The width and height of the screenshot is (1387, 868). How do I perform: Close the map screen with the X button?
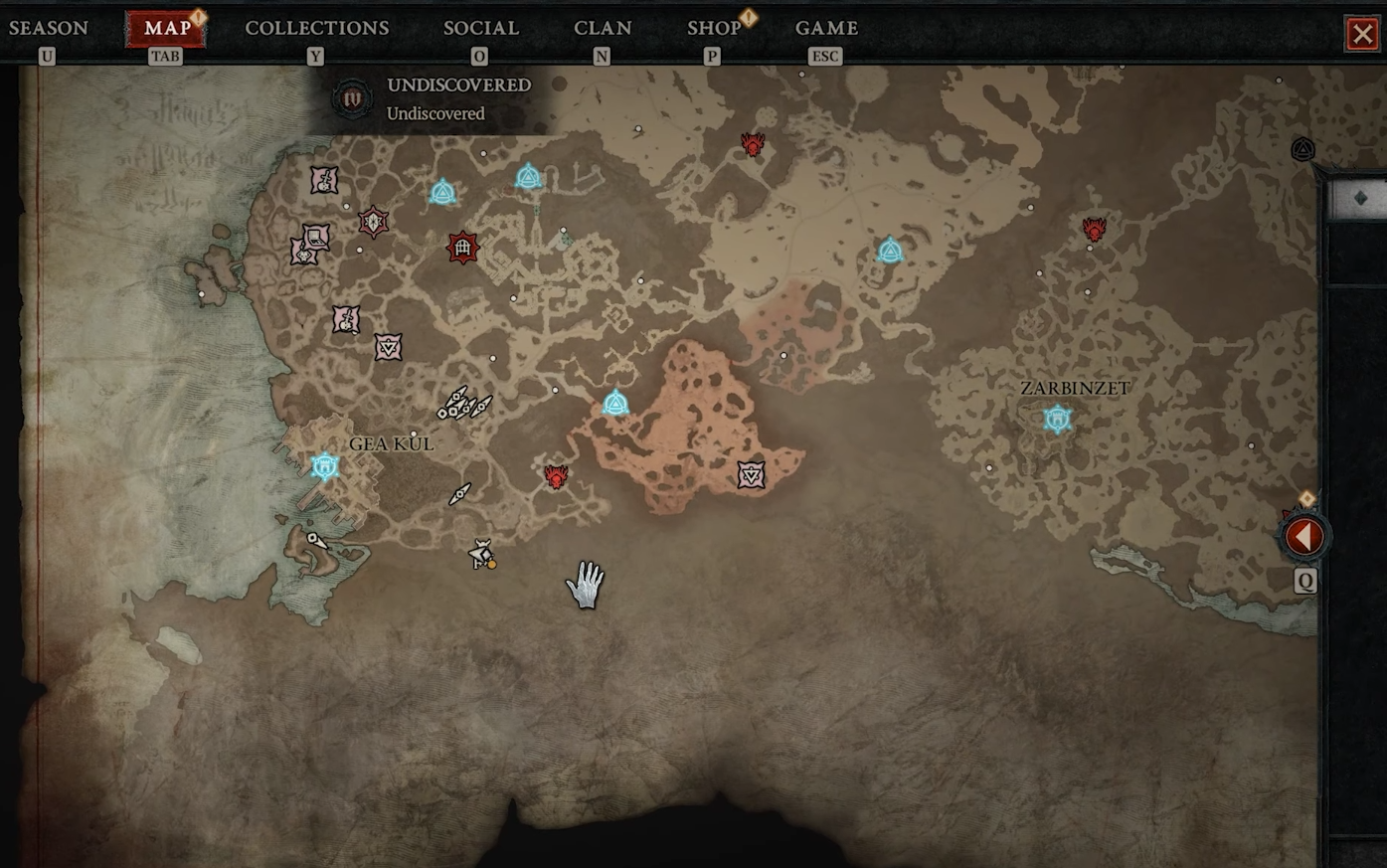[1362, 33]
